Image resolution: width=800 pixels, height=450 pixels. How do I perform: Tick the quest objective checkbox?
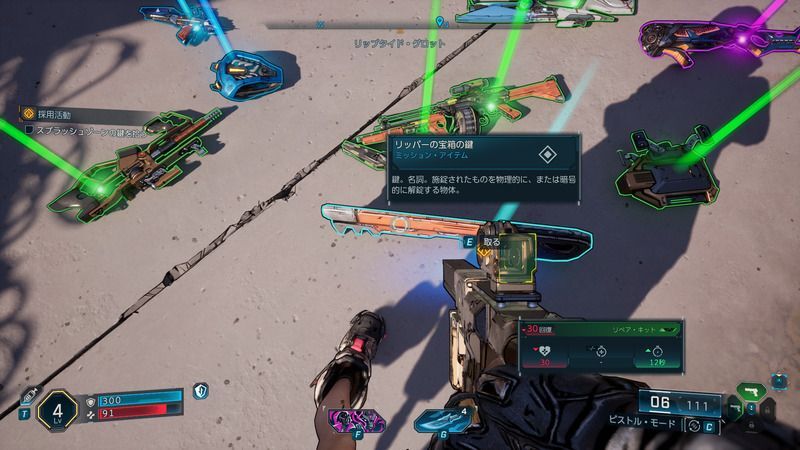29,130
